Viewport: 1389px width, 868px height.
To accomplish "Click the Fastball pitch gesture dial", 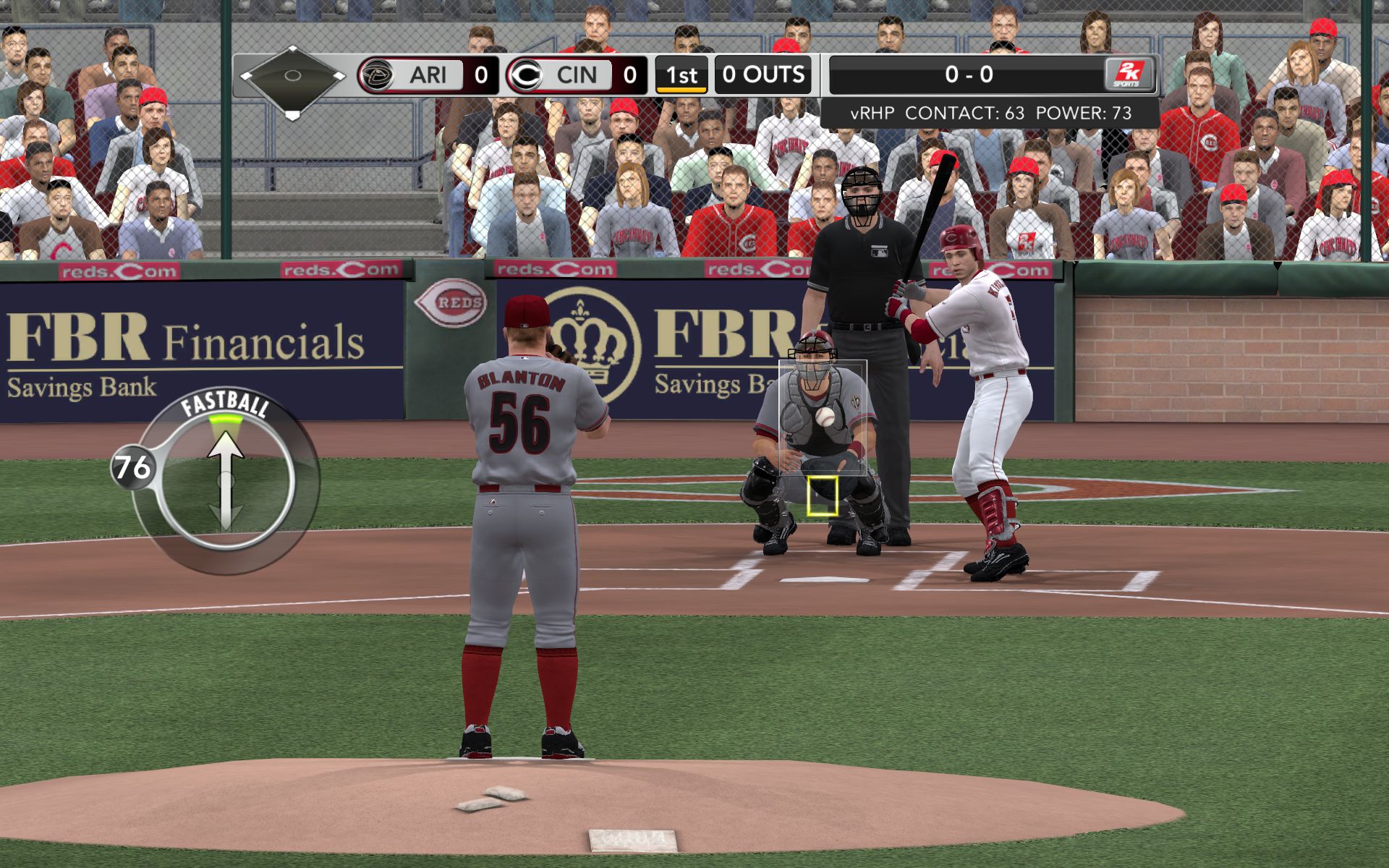I will [x=226, y=481].
